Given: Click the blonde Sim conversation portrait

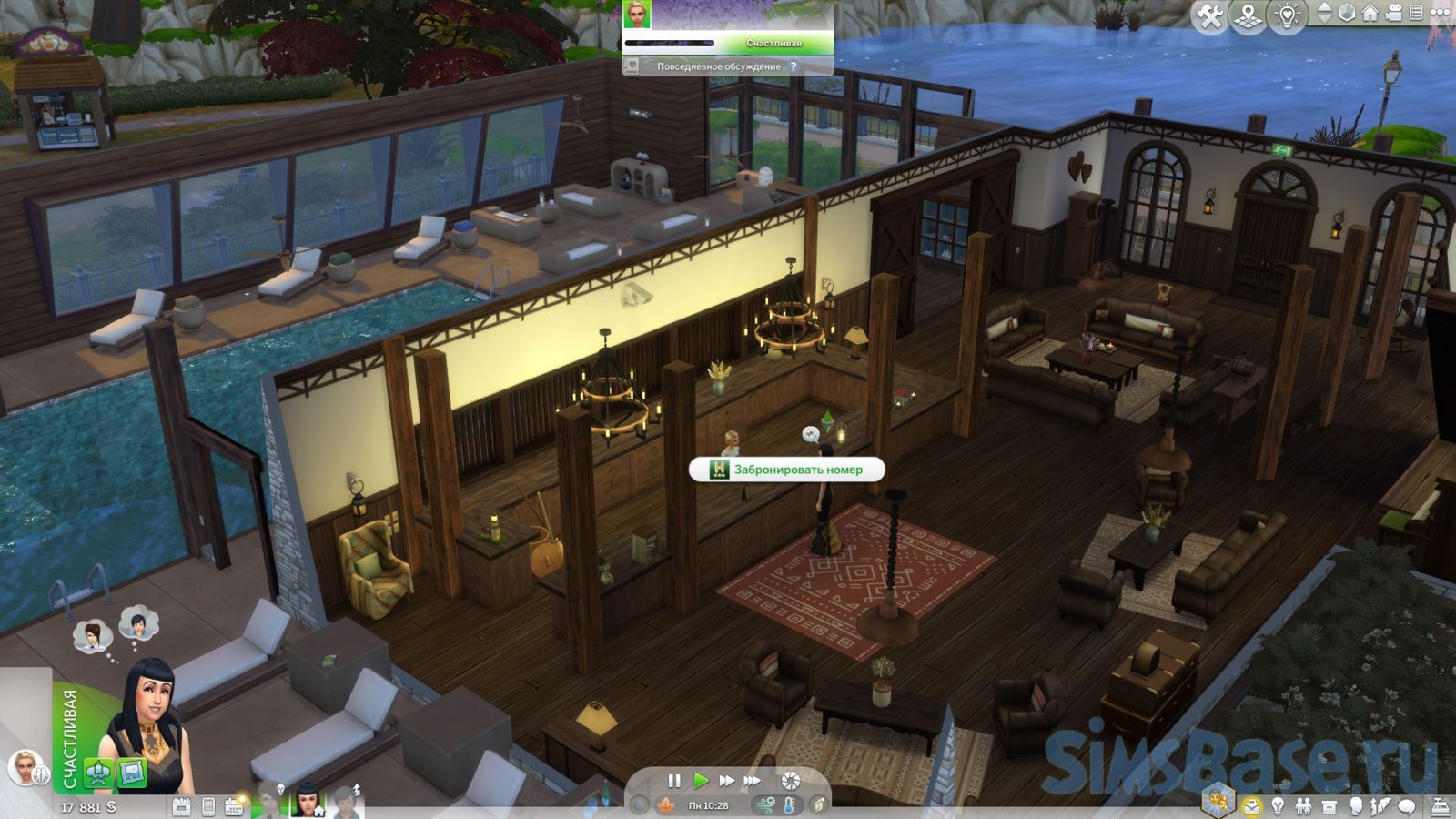Looking at the screenshot, I should (x=638, y=15).
